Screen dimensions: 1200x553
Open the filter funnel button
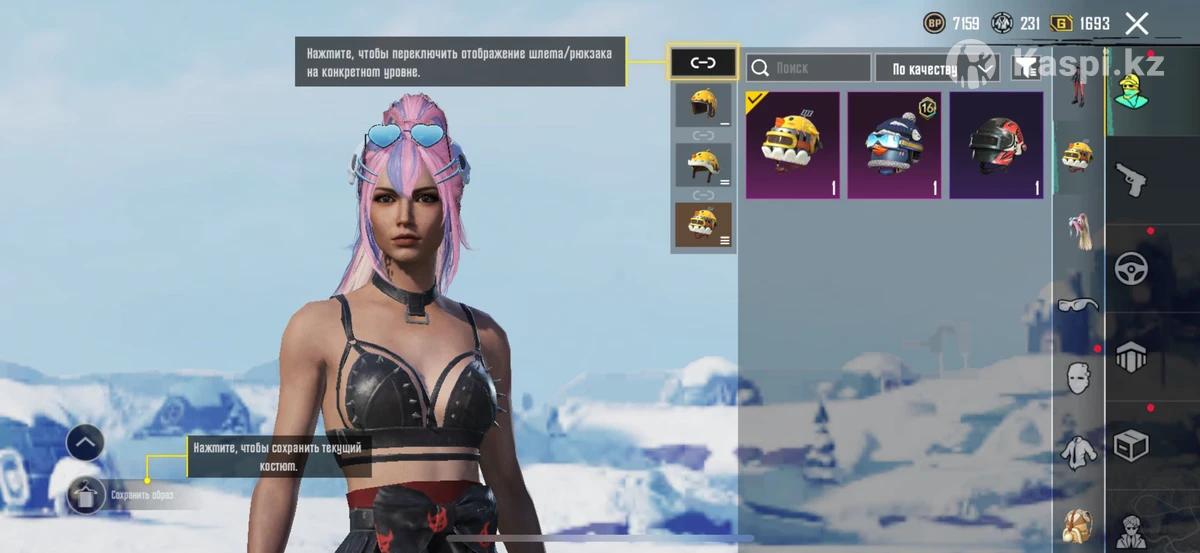coord(1025,68)
